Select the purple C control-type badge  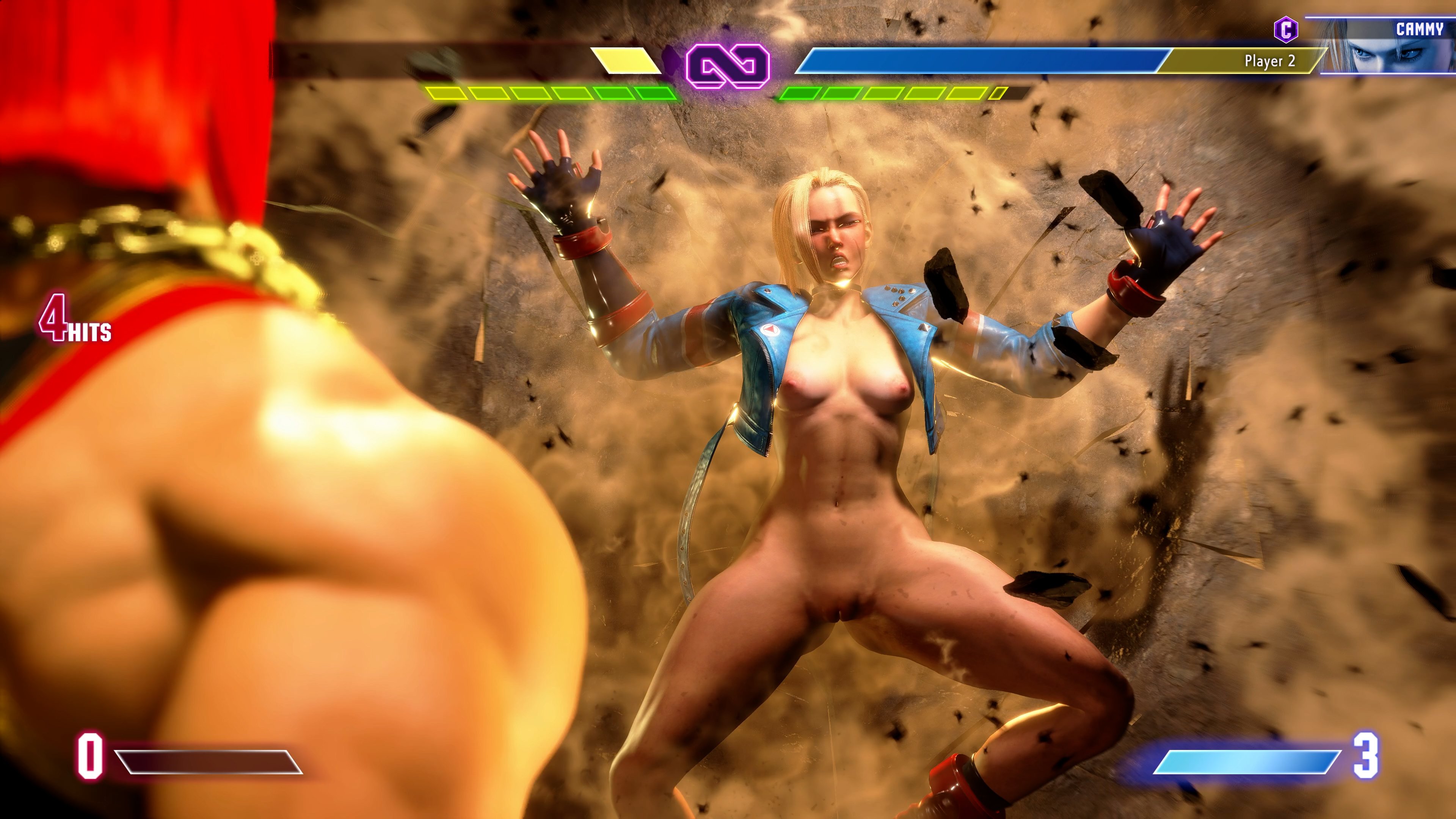tap(1285, 30)
